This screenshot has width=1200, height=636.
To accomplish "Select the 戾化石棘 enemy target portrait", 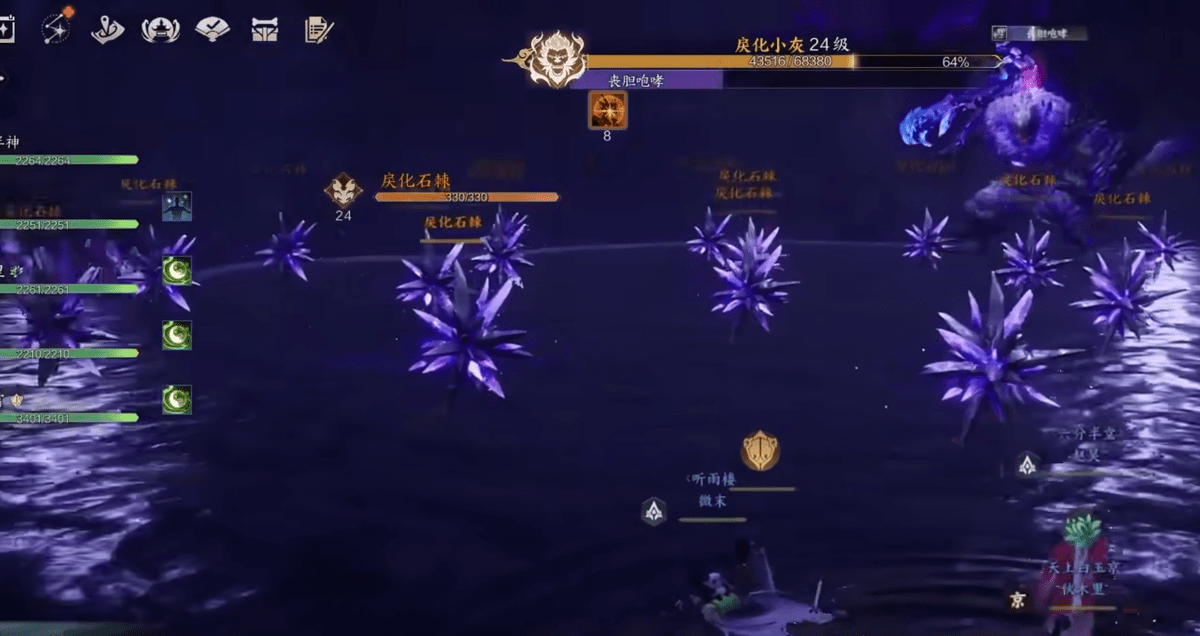I will pyautogui.click(x=343, y=188).
